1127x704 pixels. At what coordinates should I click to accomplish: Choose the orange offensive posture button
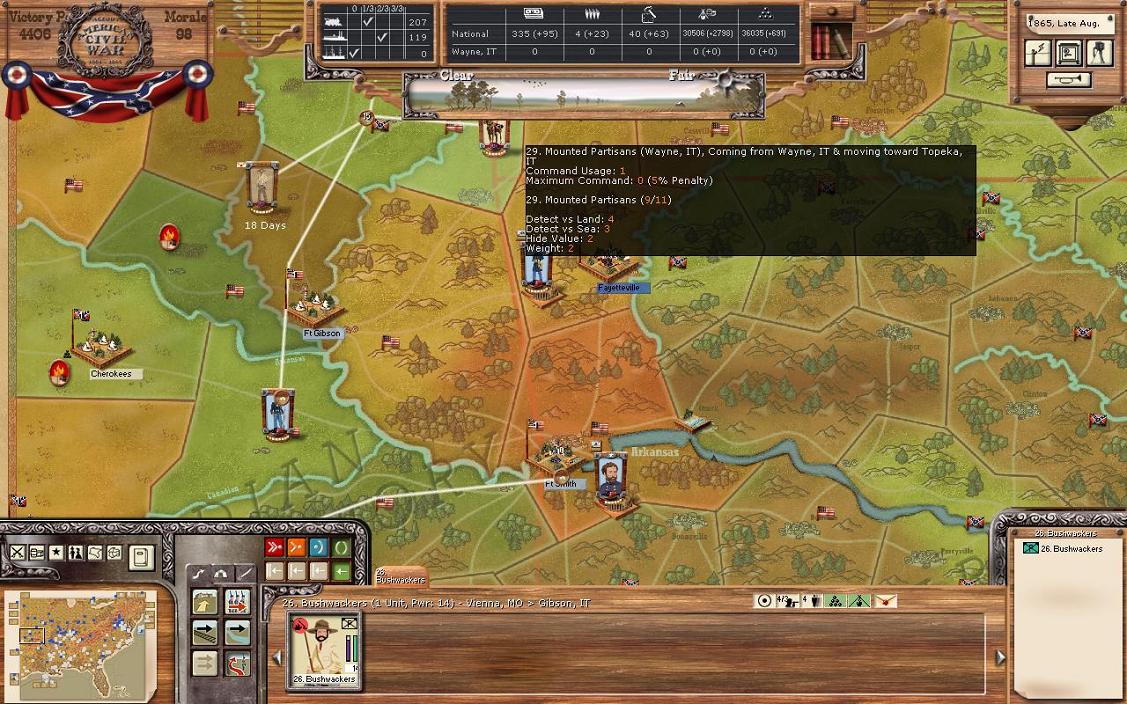tap(296, 547)
